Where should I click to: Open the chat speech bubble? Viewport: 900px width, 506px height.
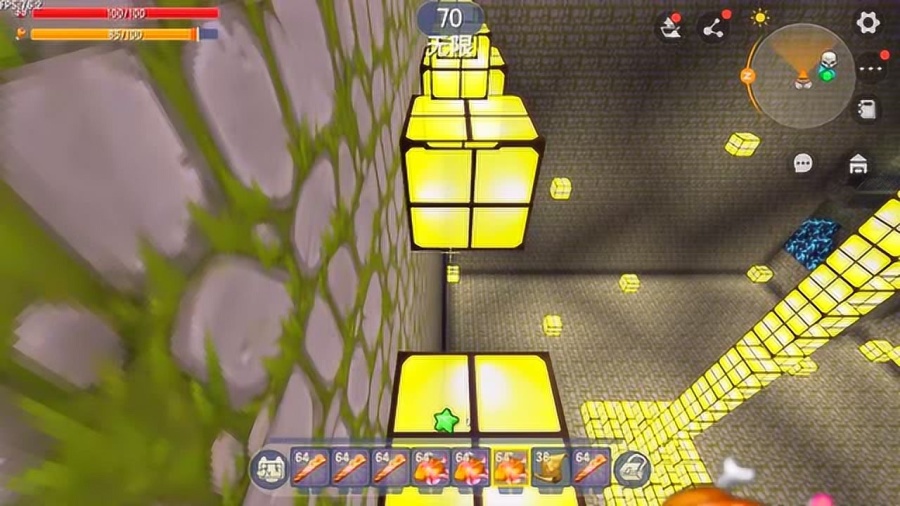pos(803,163)
